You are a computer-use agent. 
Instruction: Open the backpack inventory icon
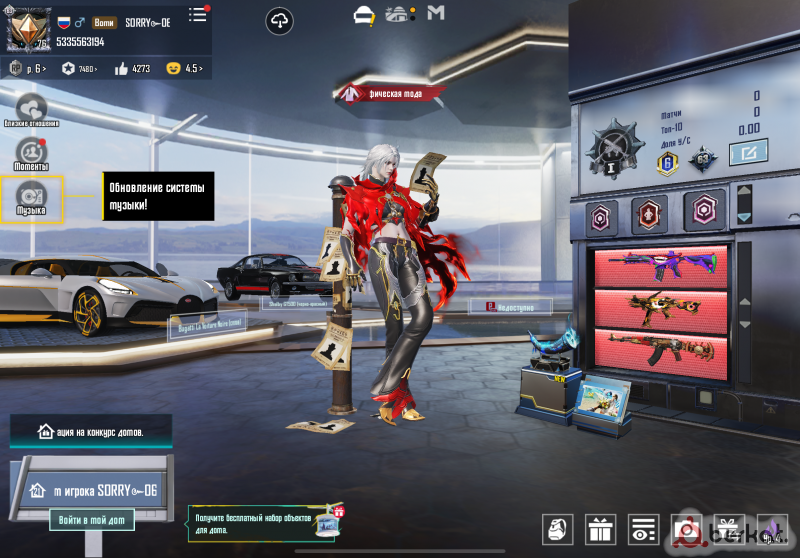click(558, 530)
